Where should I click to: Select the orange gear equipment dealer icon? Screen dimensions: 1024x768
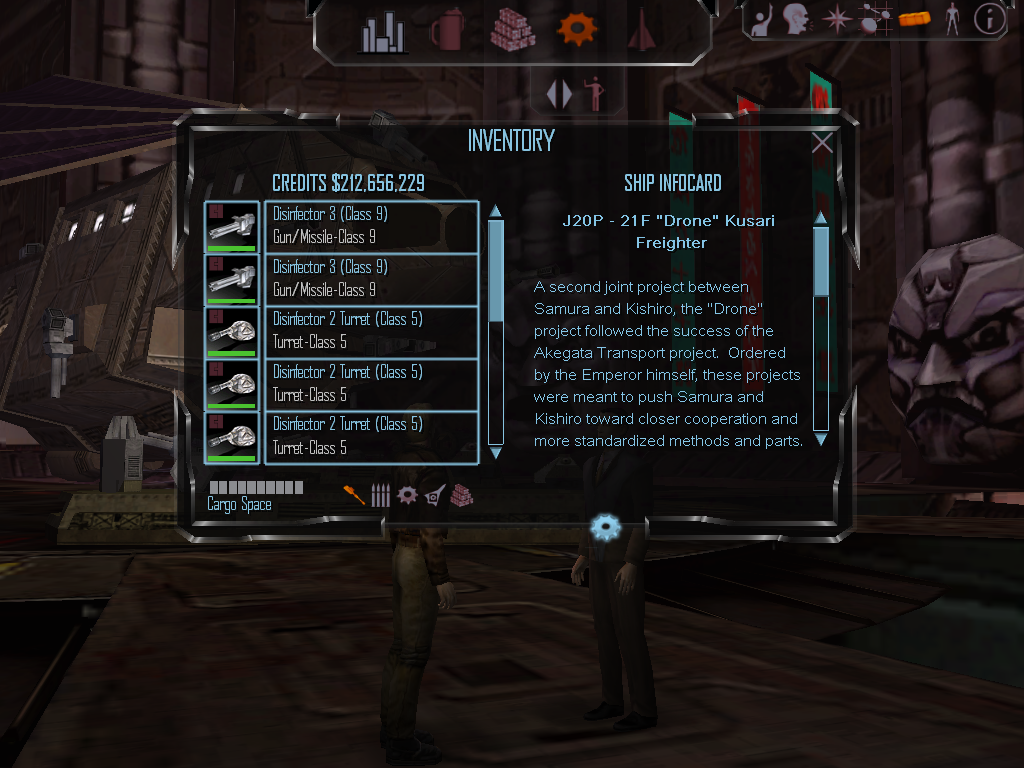tap(577, 30)
